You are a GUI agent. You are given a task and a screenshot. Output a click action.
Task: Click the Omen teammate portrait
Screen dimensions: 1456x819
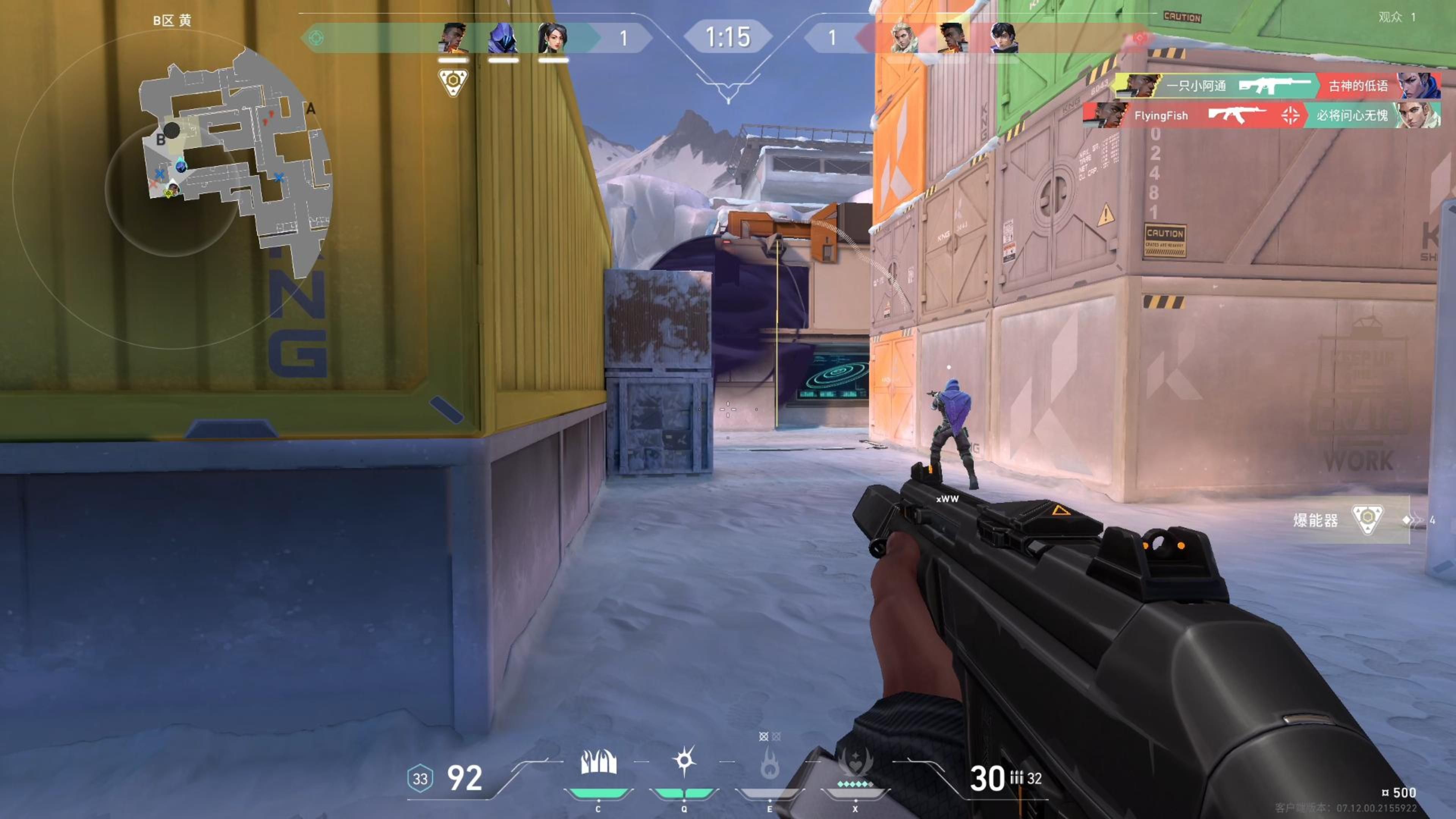pos(502,38)
